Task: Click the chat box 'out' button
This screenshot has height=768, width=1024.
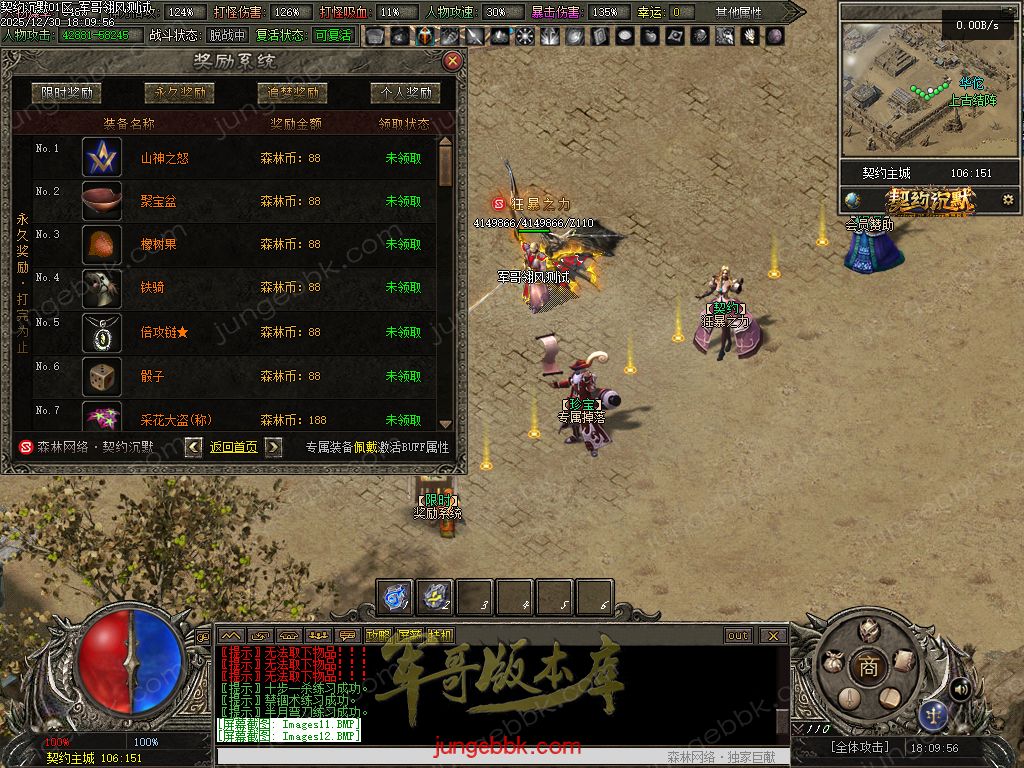Action: click(x=738, y=635)
